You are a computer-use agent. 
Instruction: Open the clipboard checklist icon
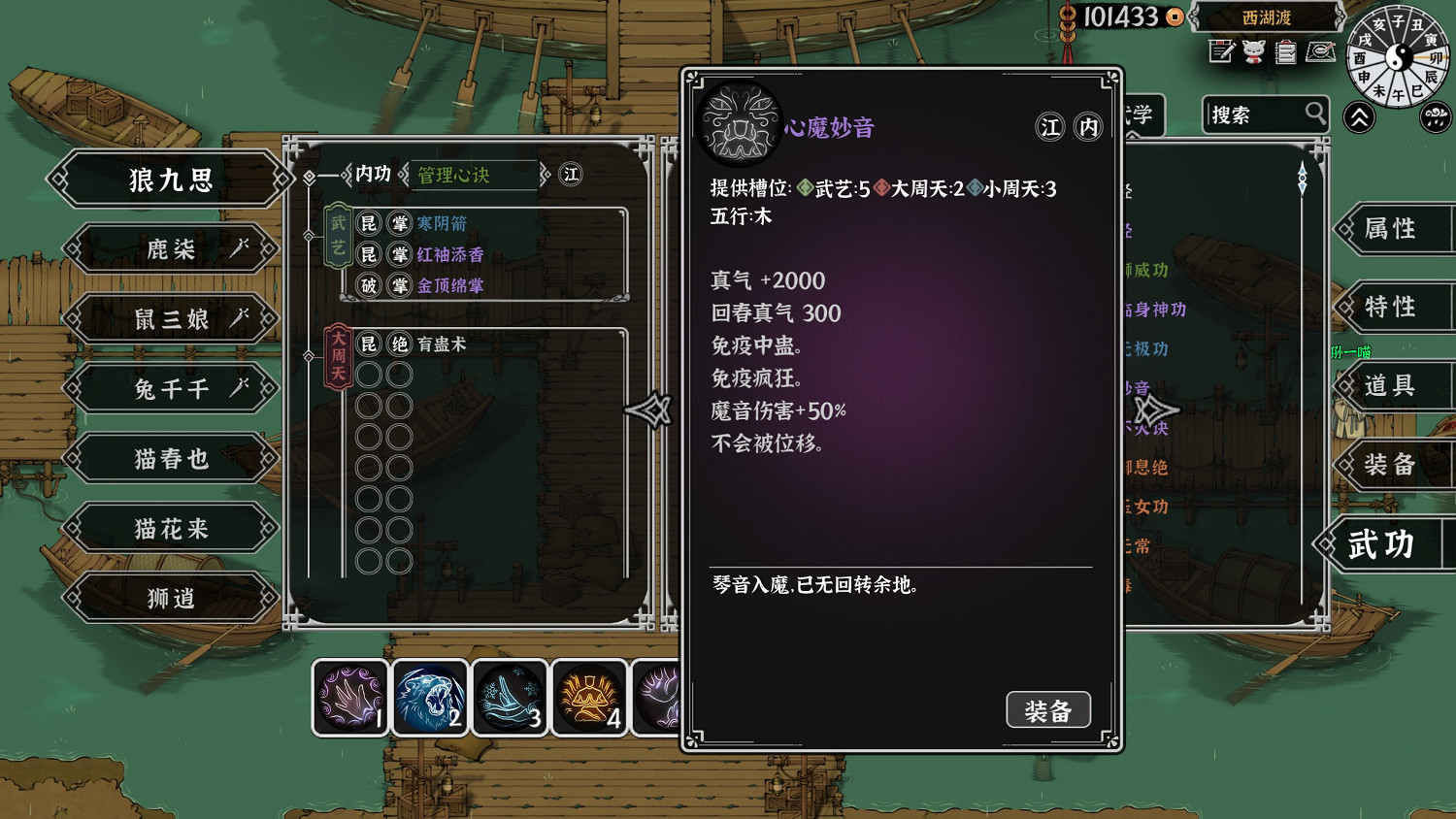click(x=1284, y=52)
